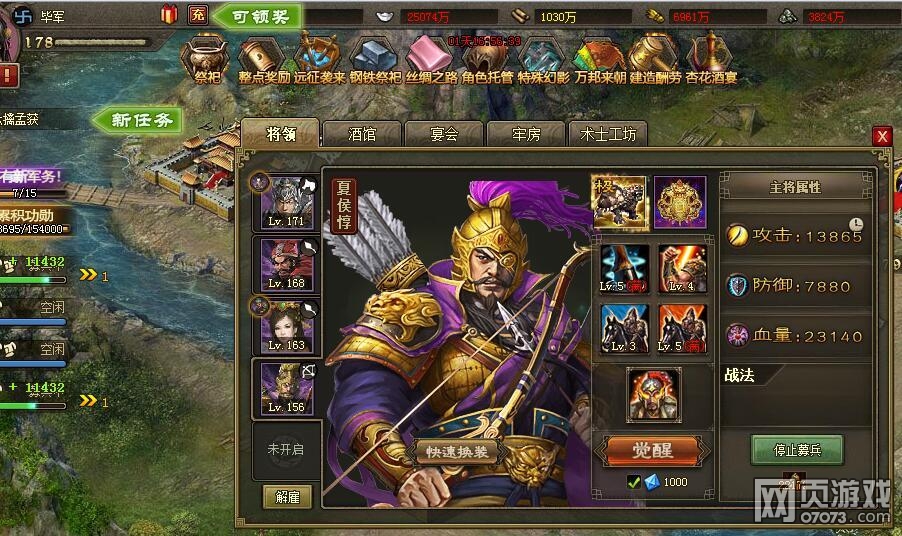Open the 祭祀 event icon
Viewport: 902px width, 536px height.
pos(208,59)
